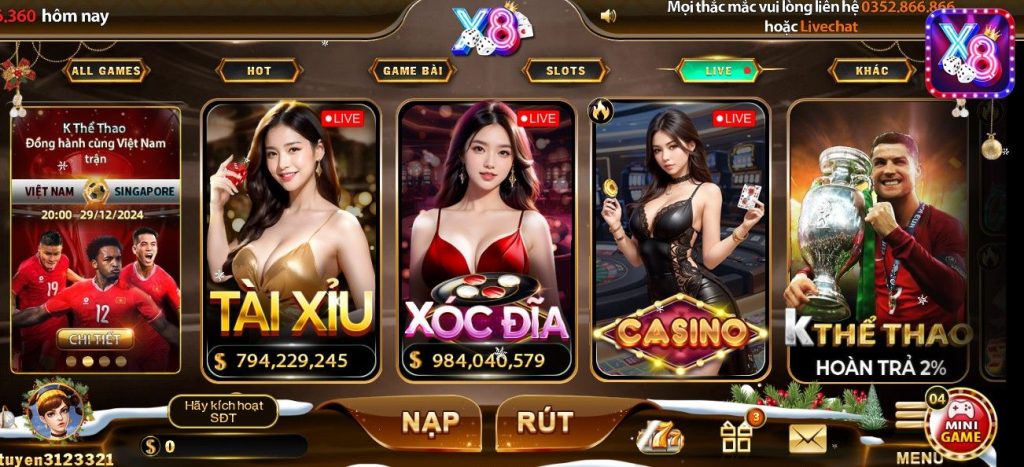Open the Livechat support link
Screen dimensions: 1024x467
point(829,26)
